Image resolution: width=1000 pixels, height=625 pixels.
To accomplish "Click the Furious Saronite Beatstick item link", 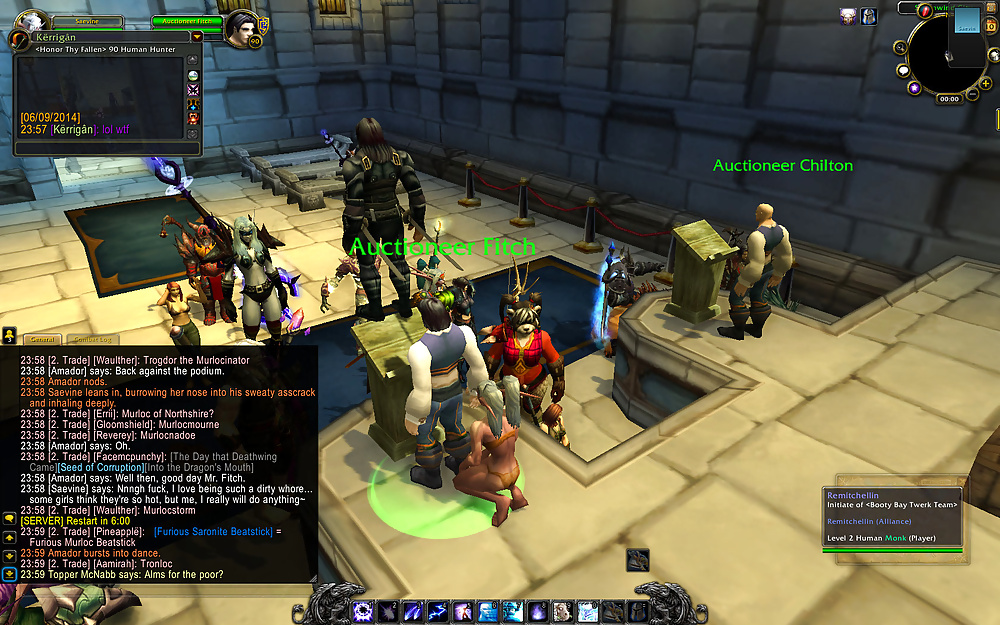I will click(213, 532).
